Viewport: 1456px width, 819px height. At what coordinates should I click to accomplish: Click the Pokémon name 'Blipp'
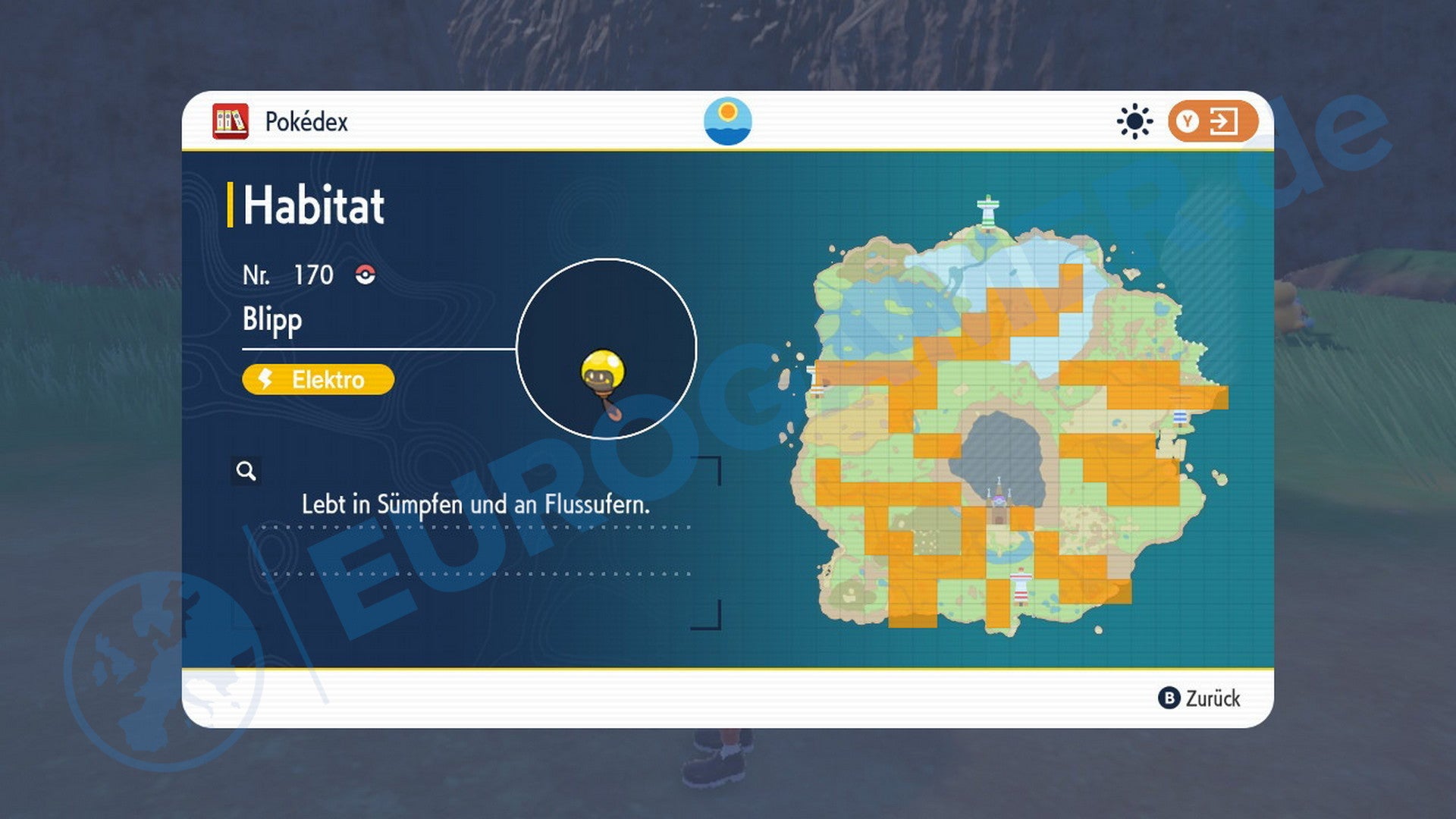tap(271, 319)
